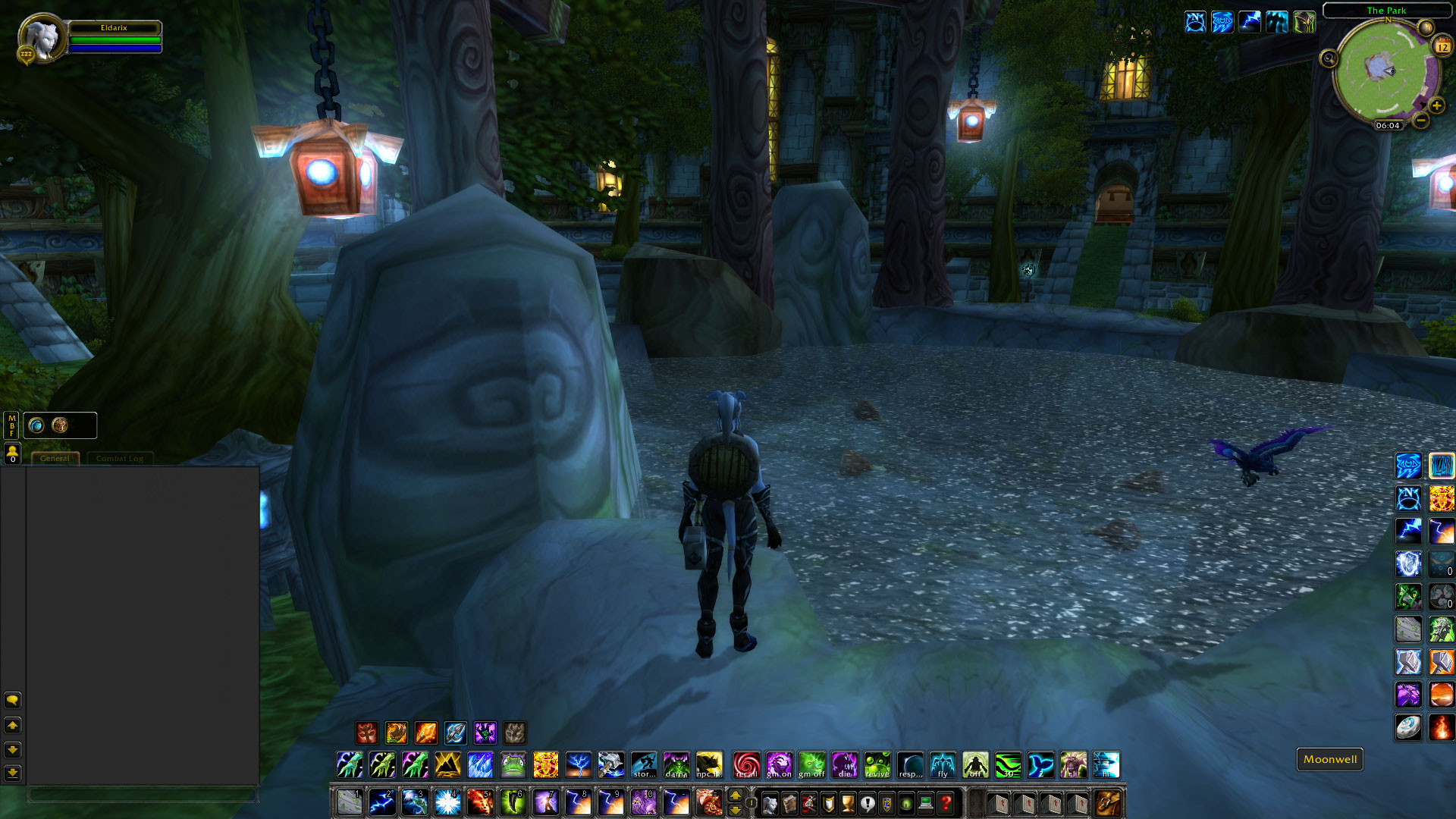Open the guild micro menu icon

coord(886,802)
